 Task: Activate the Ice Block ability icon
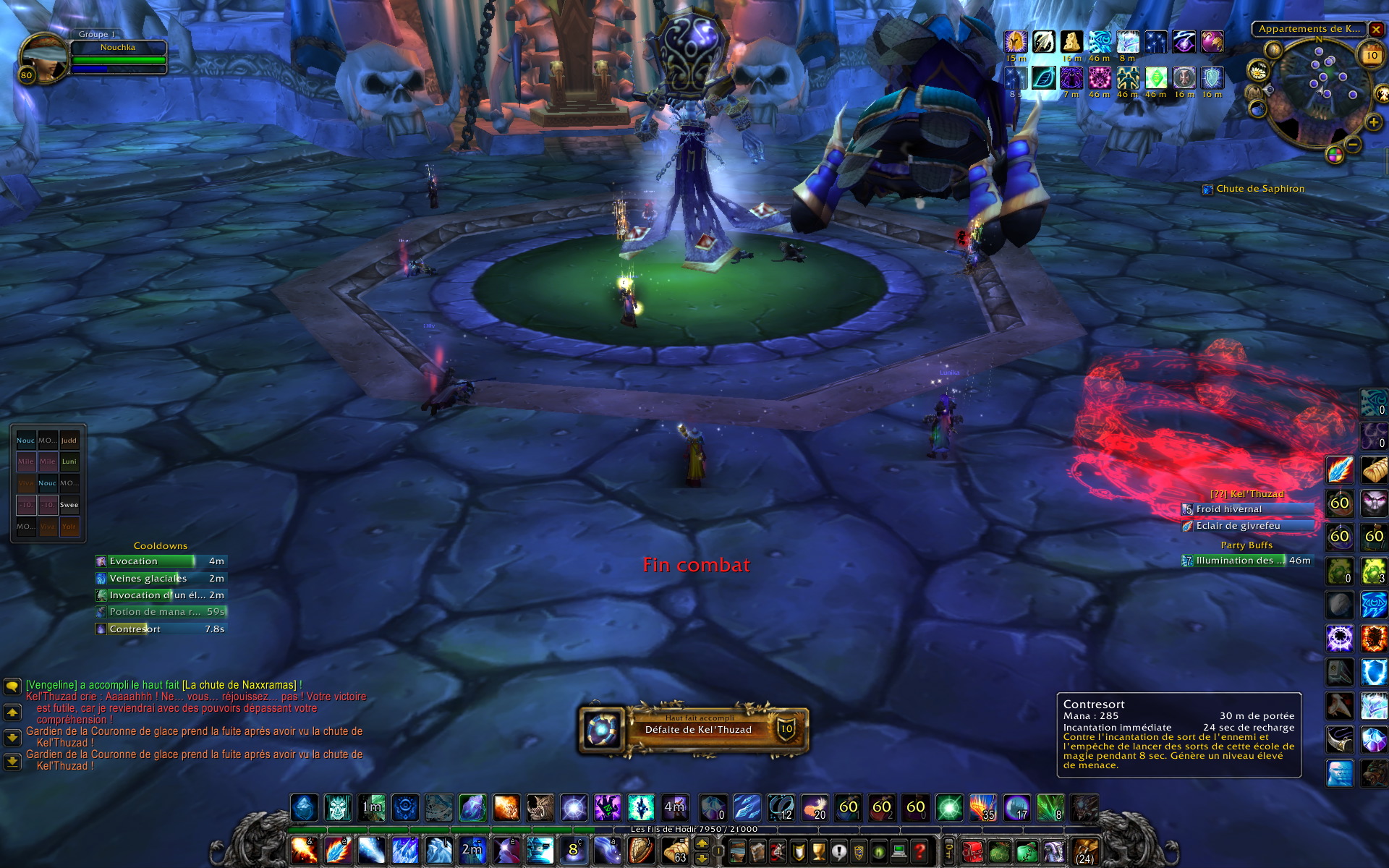coord(304,807)
